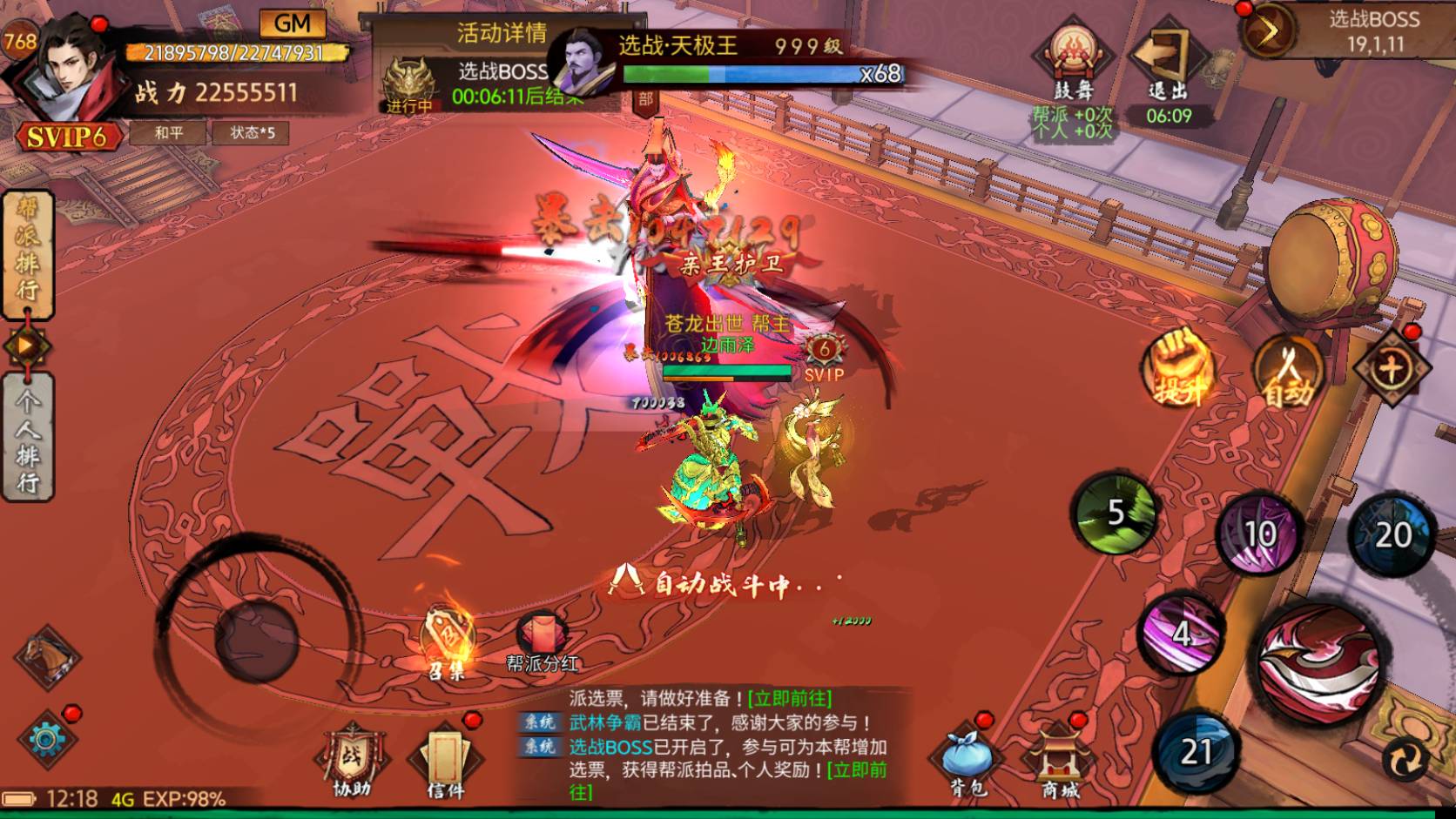
Task: Open the 信件 mail icon
Action: [446, 763]
